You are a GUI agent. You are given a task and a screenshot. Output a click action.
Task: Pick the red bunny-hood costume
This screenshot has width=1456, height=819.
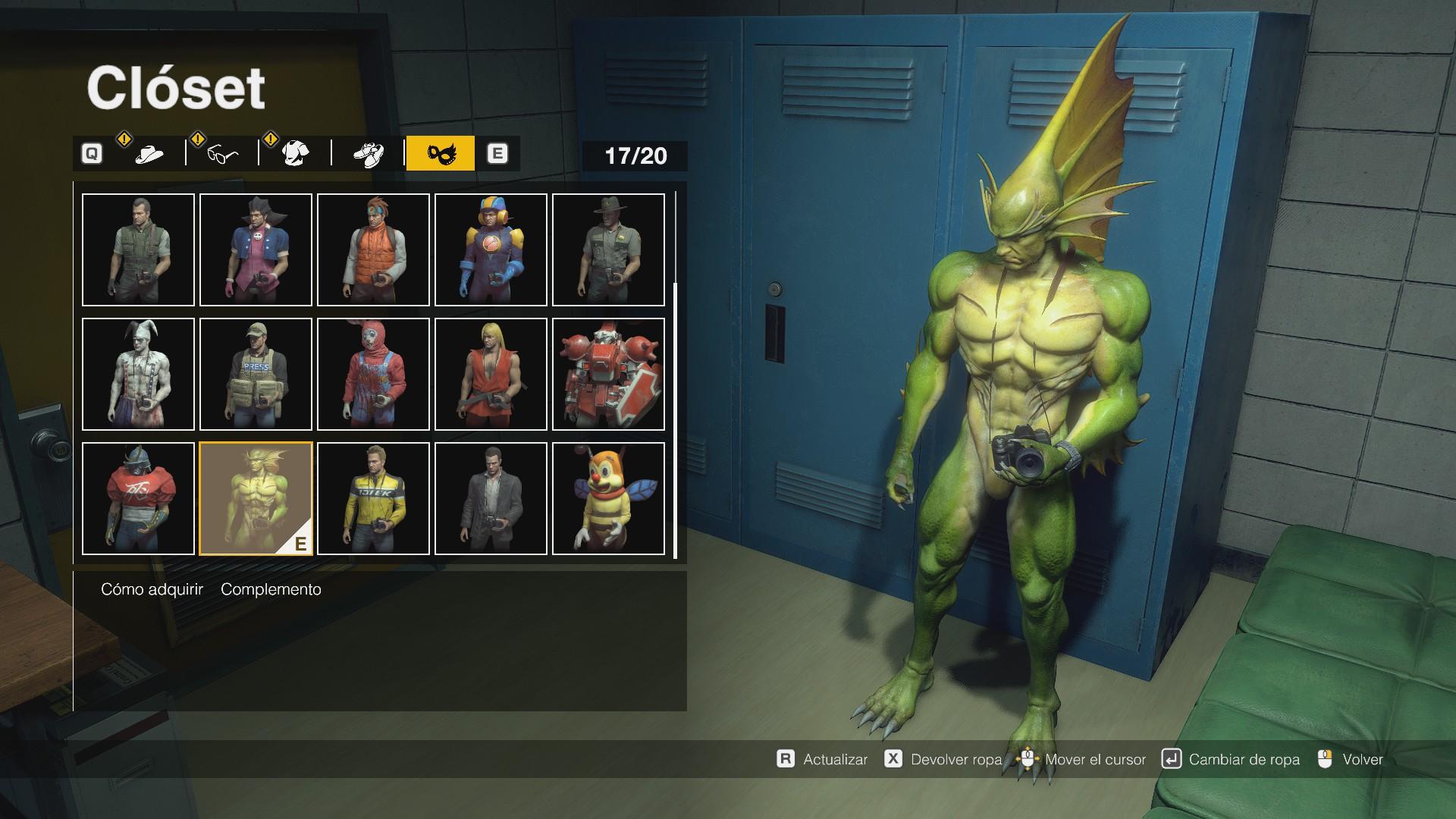373,374
